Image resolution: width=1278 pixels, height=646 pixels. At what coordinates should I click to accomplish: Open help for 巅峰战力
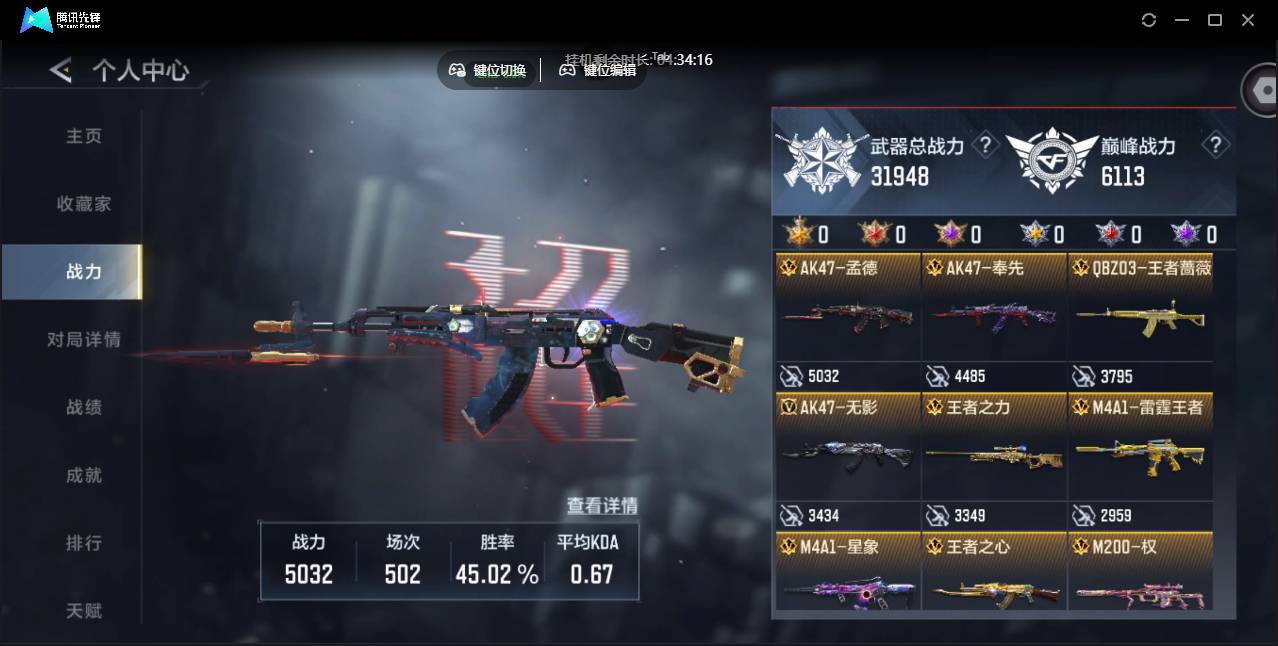(1215, 146)
